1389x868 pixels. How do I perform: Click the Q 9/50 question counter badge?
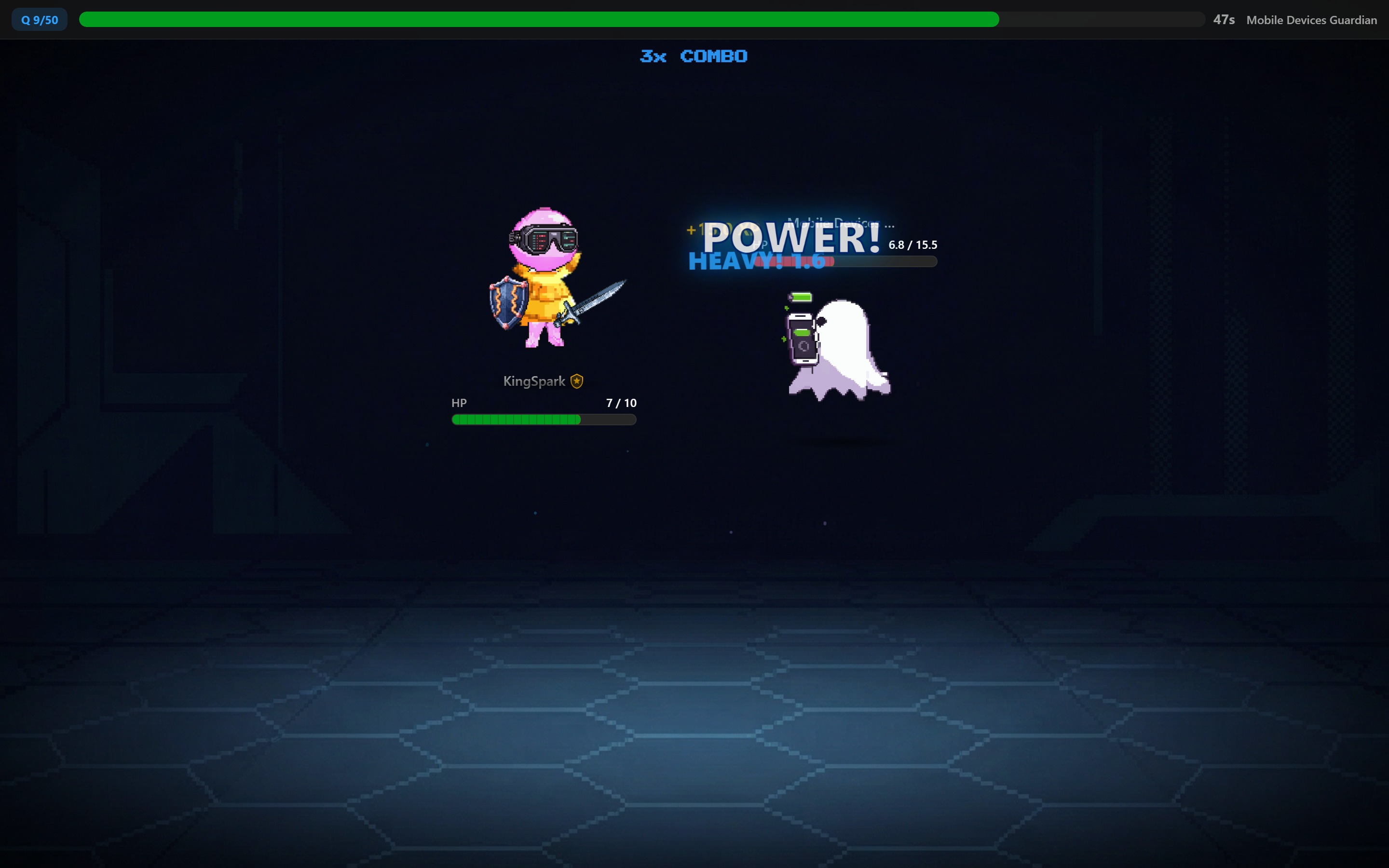click(x=39, y=19)
